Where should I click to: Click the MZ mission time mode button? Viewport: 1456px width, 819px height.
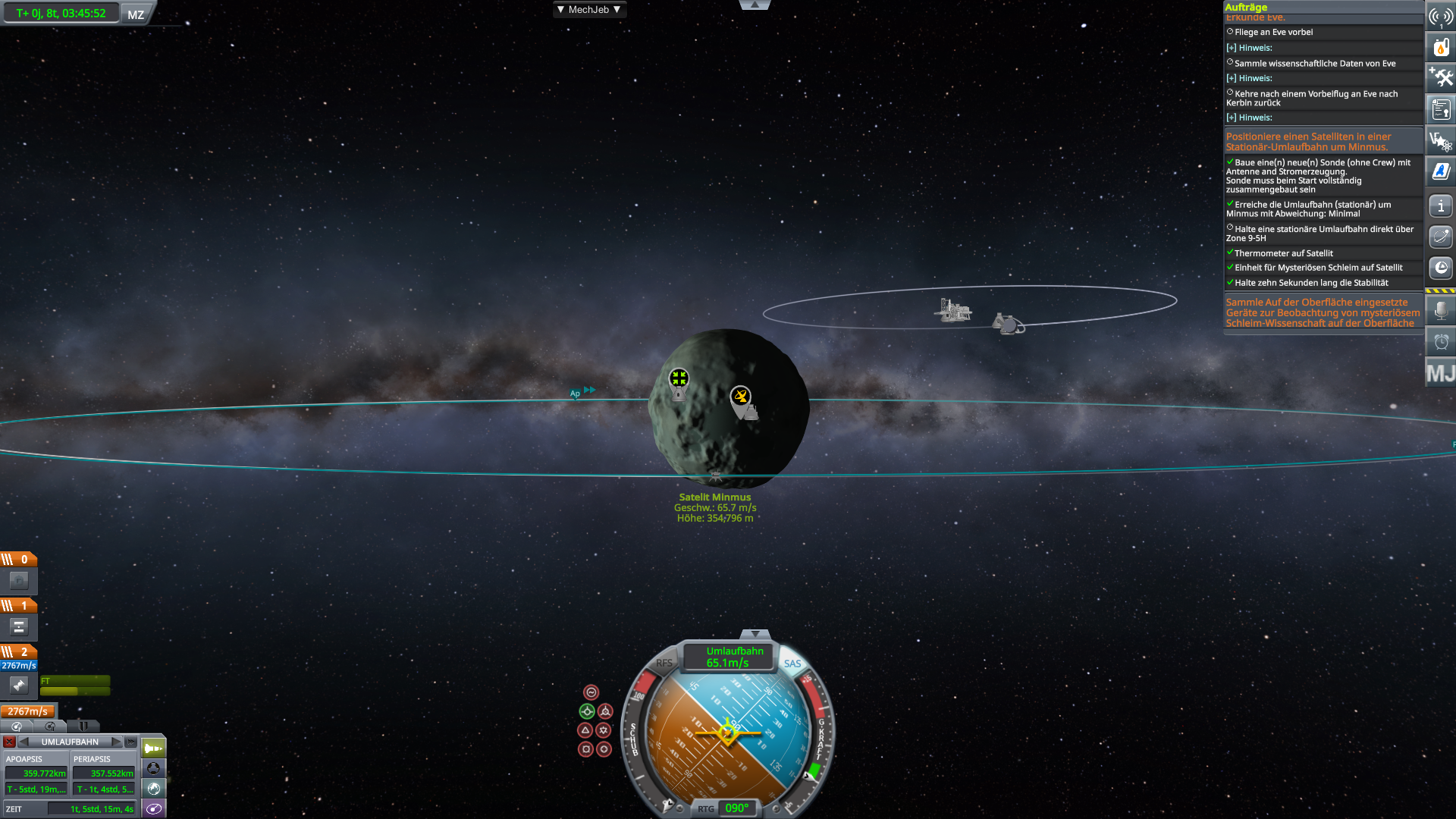coord(136,14)
